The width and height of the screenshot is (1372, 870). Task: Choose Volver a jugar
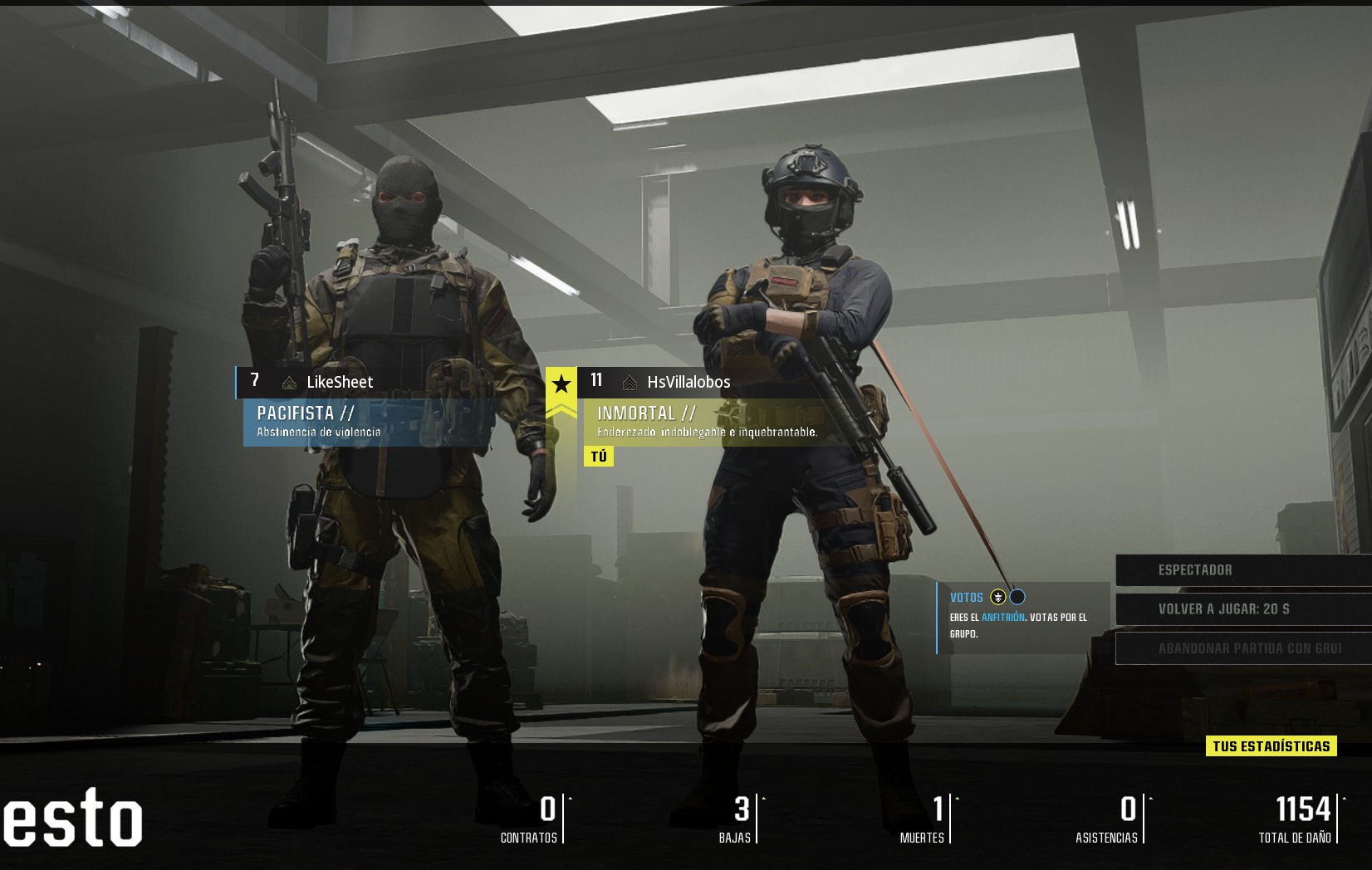(1242, 609)
